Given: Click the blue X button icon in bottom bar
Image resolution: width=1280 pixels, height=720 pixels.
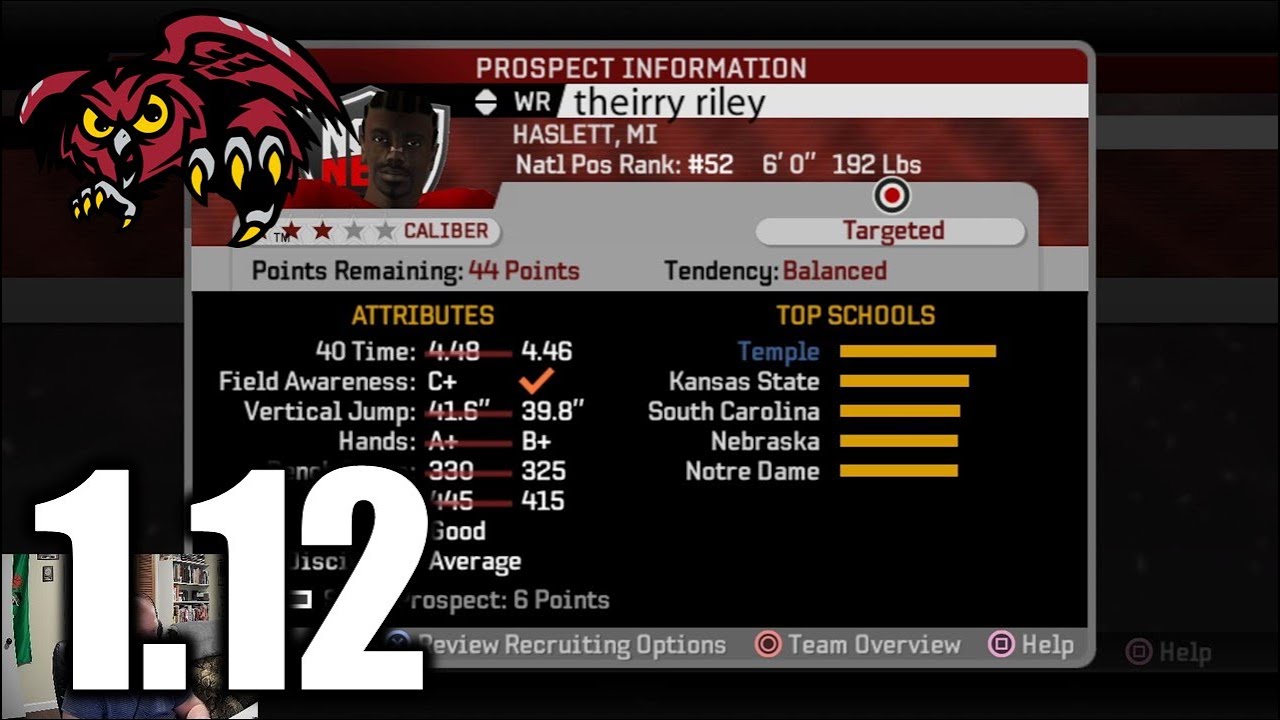Looking at the screenshot, I should (x=398, y=645).
